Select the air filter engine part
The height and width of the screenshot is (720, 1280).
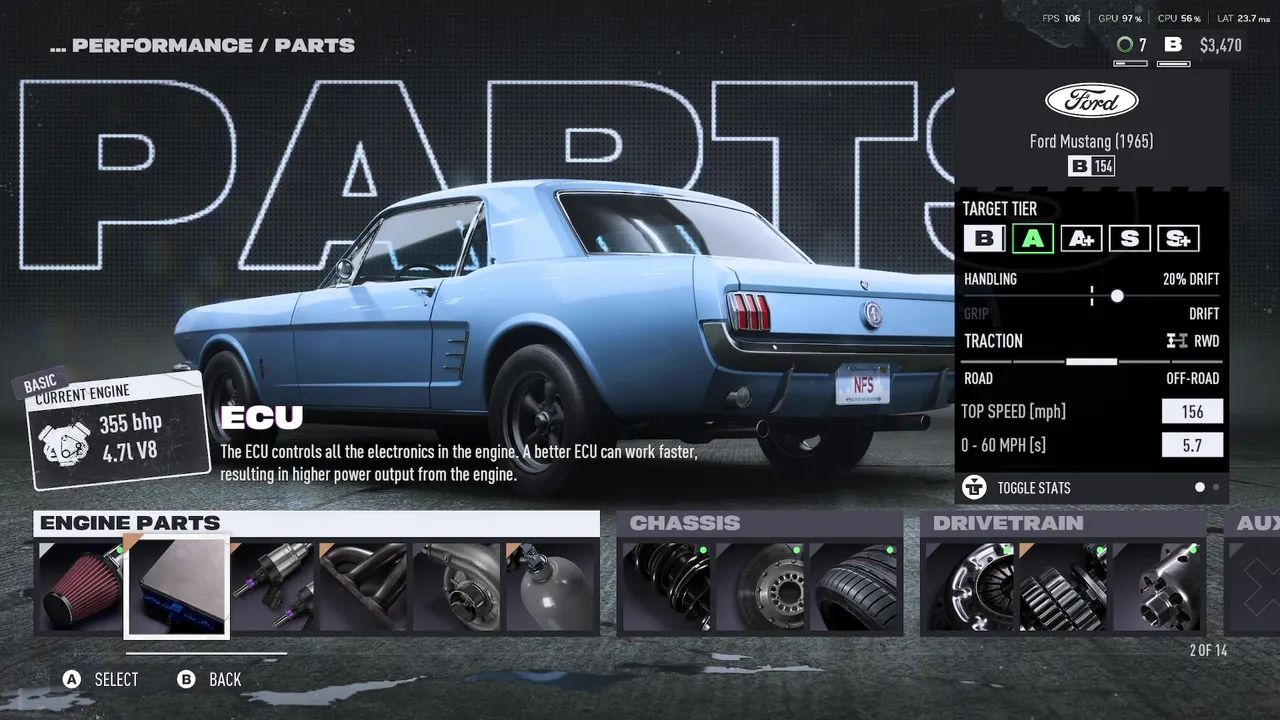81,588
